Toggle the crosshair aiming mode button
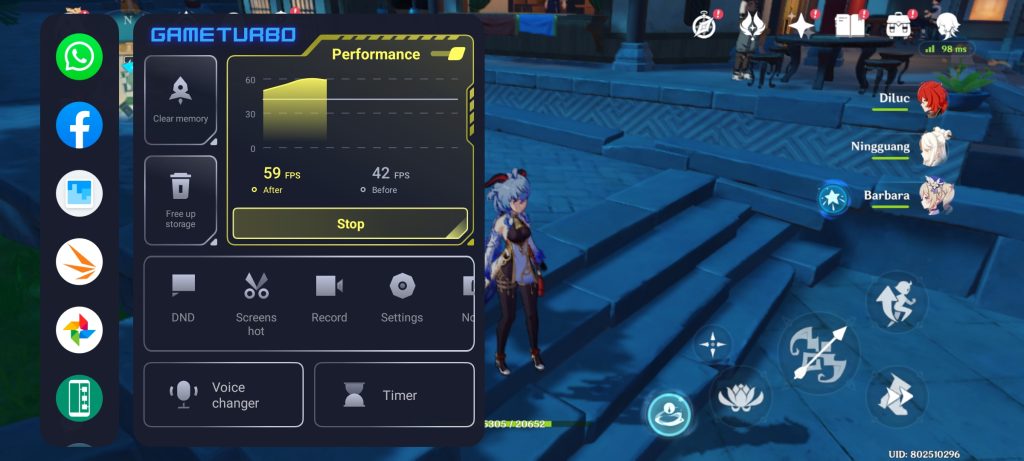 pos(712,345)
